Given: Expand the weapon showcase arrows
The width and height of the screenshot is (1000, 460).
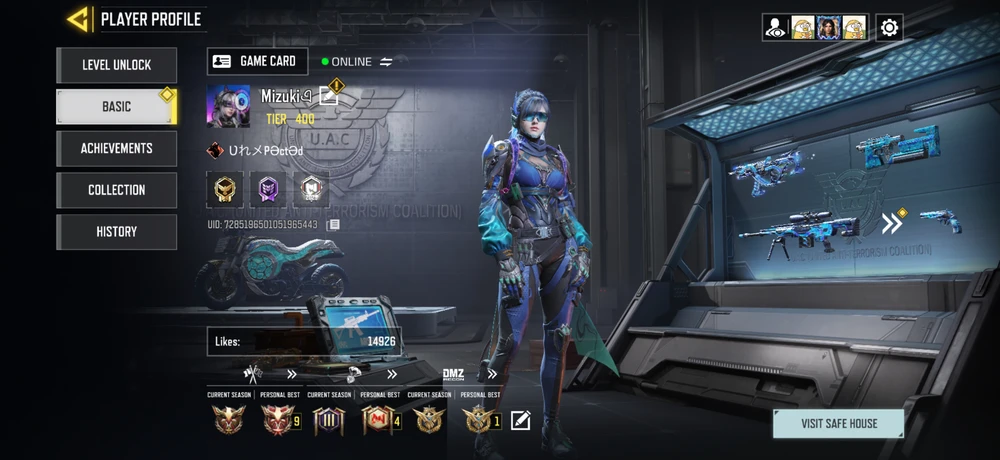Looking at the screenshot, I should (x=891, y=222).
